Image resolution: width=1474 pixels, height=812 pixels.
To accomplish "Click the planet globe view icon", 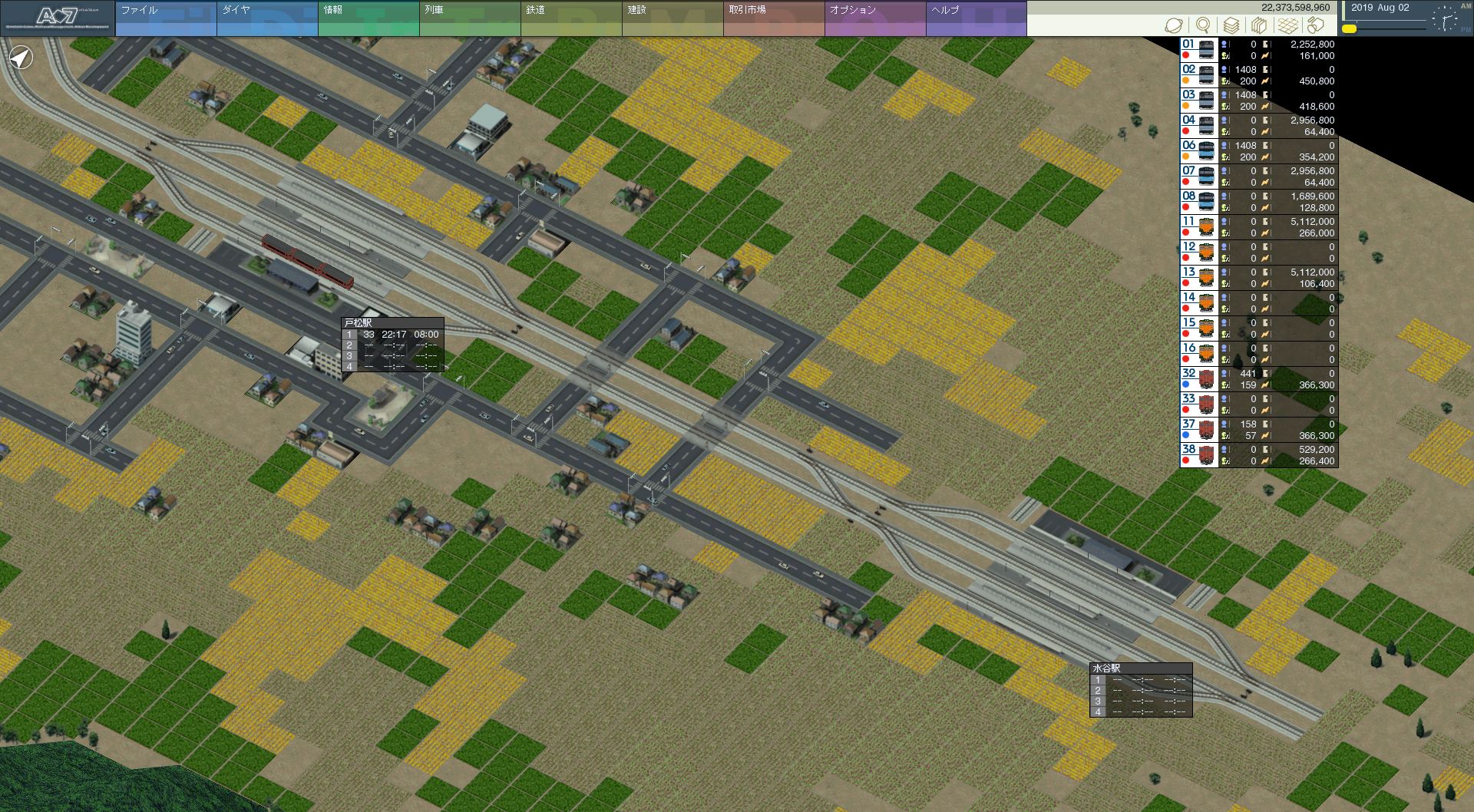I will (1174, 25).
